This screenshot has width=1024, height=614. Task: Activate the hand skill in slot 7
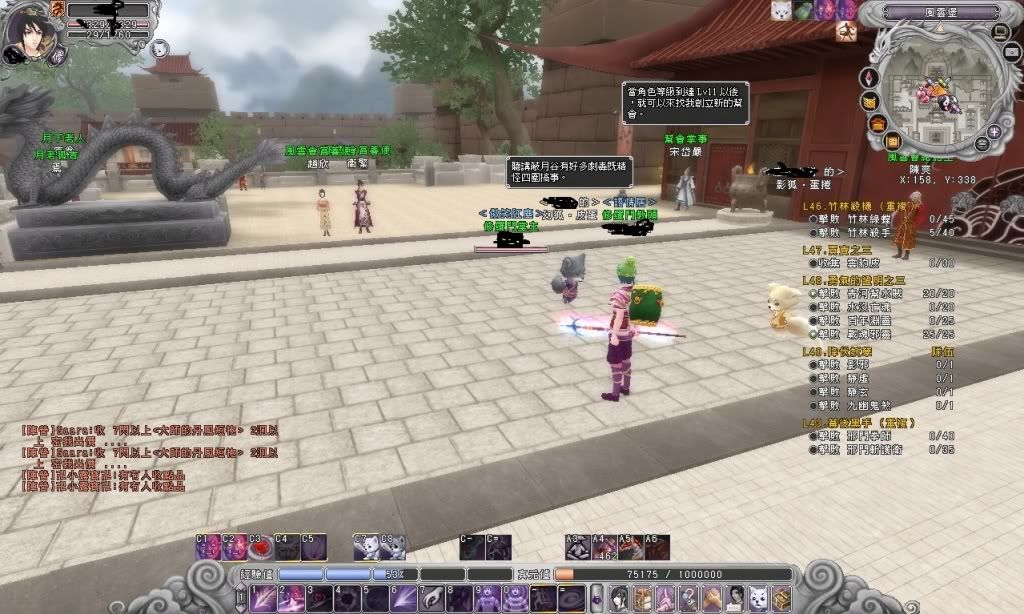pyautogui.click(x=430, y=598)
